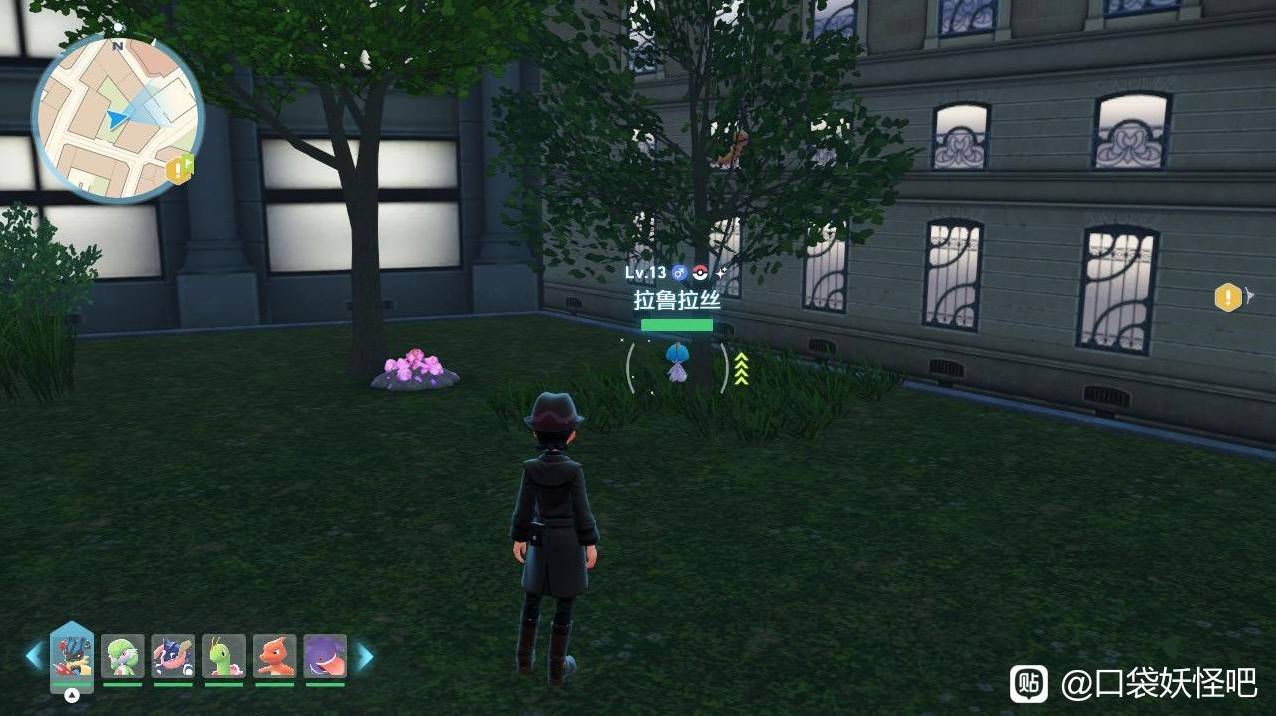Select Charmeleon from the party bar

pos(275,656)
